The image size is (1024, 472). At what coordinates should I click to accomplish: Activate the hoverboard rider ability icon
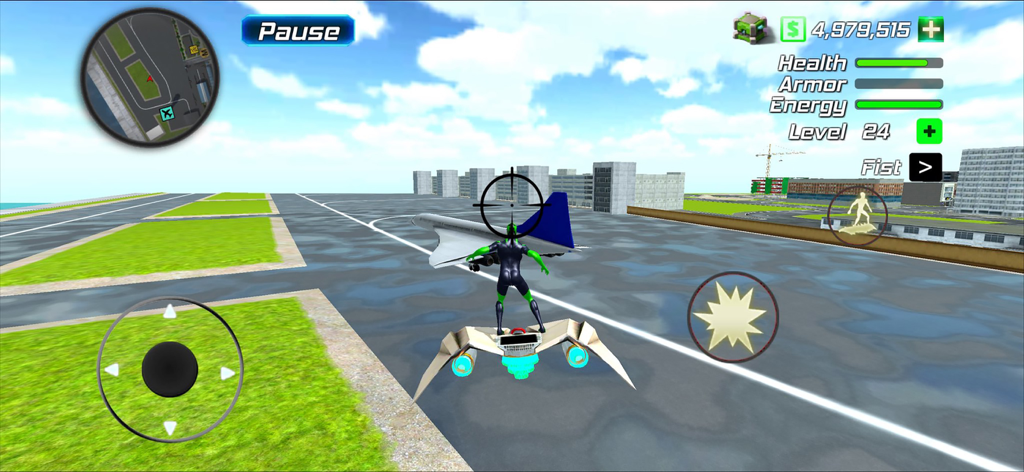857,215
